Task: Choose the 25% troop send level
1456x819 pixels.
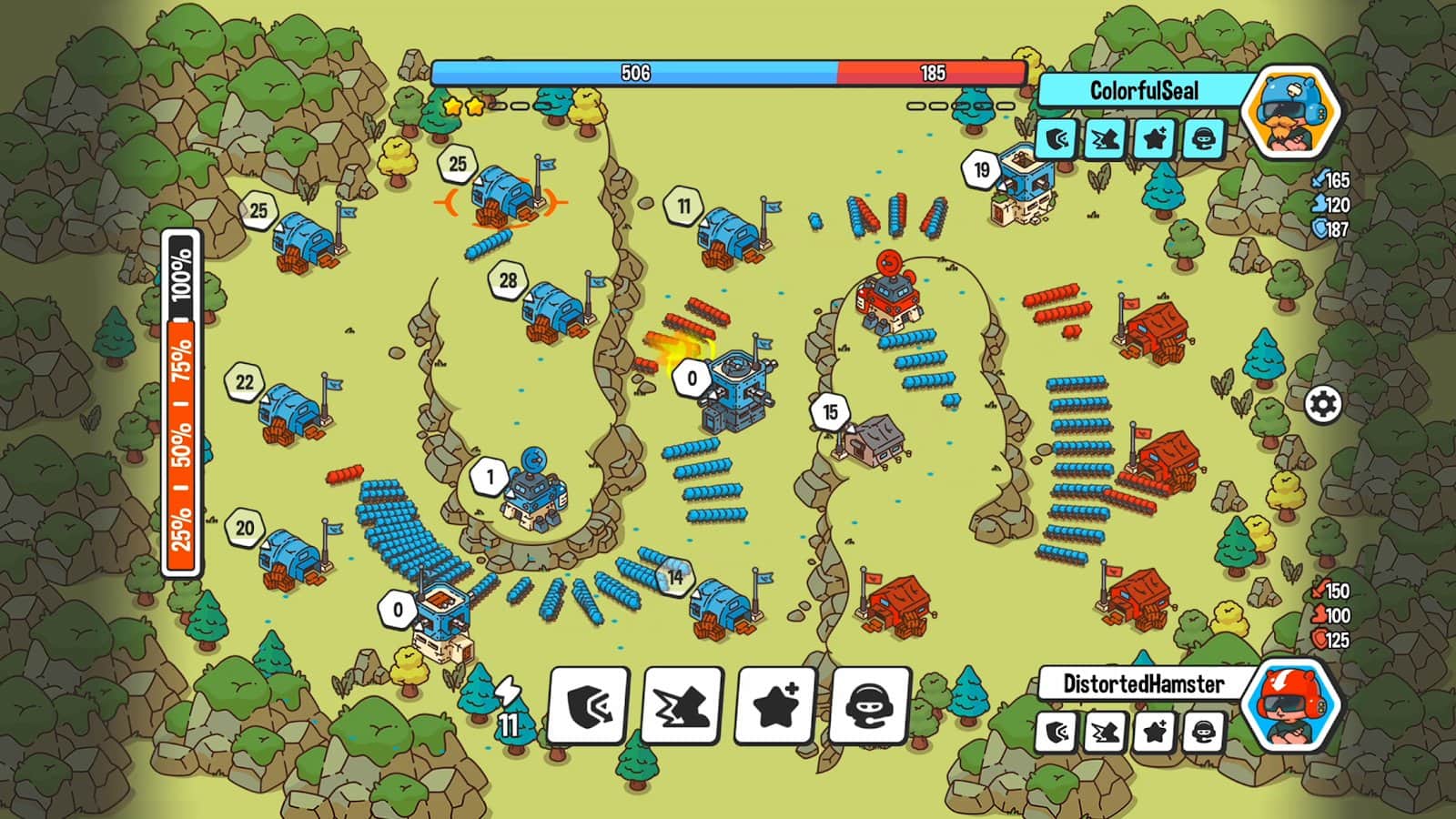Action: point(182,528)
